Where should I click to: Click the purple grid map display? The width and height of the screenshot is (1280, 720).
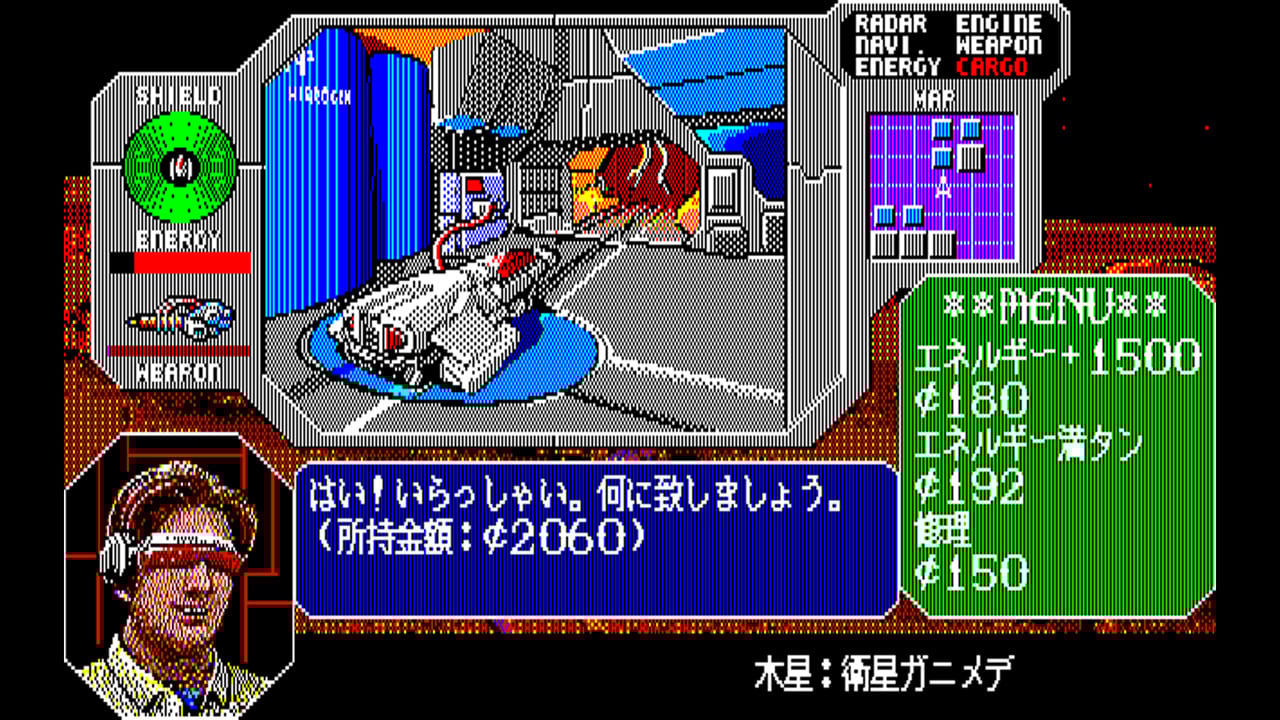941,184
